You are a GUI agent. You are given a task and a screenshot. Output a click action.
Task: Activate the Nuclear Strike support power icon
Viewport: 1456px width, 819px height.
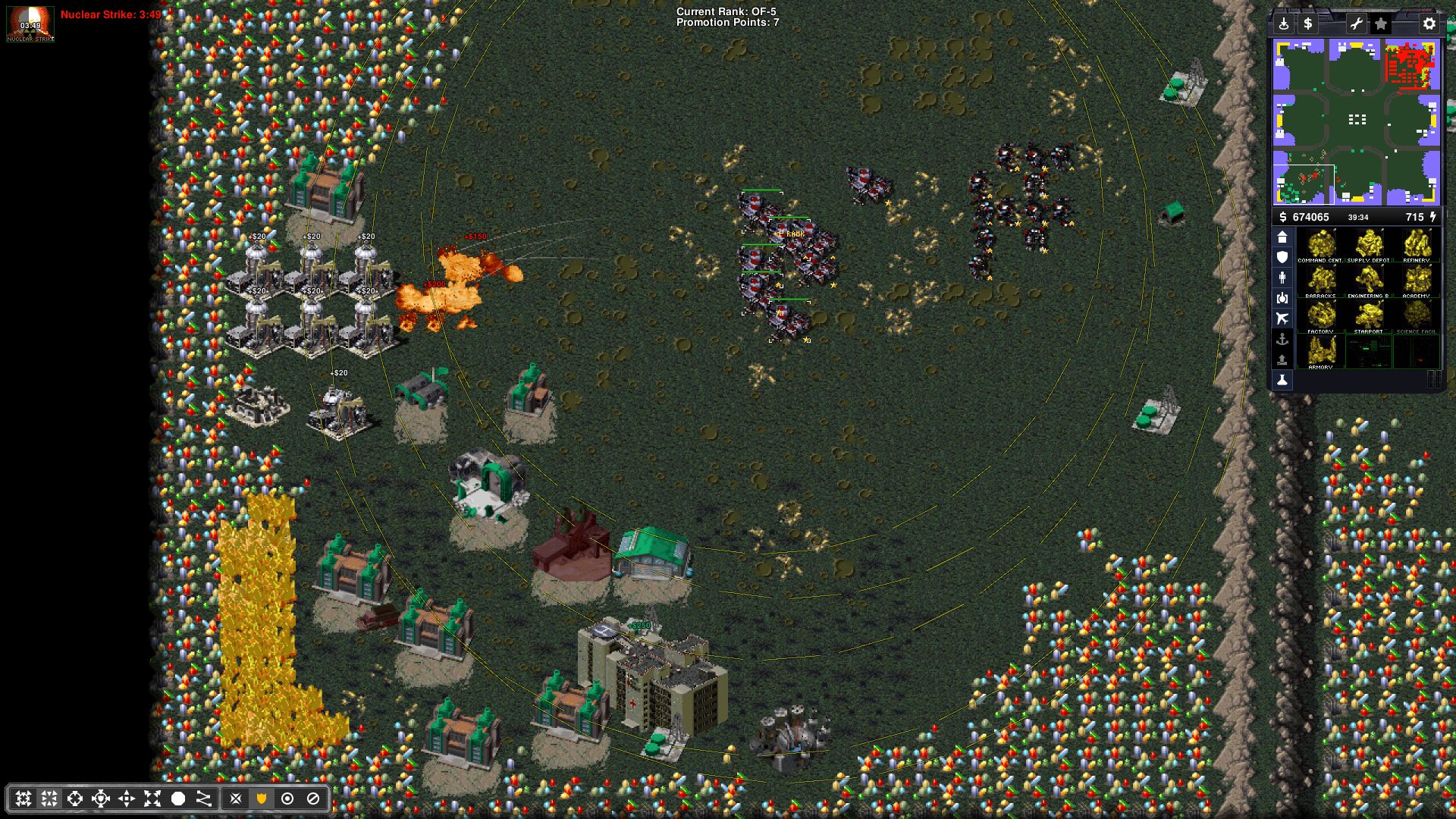(x=30, y=24)
